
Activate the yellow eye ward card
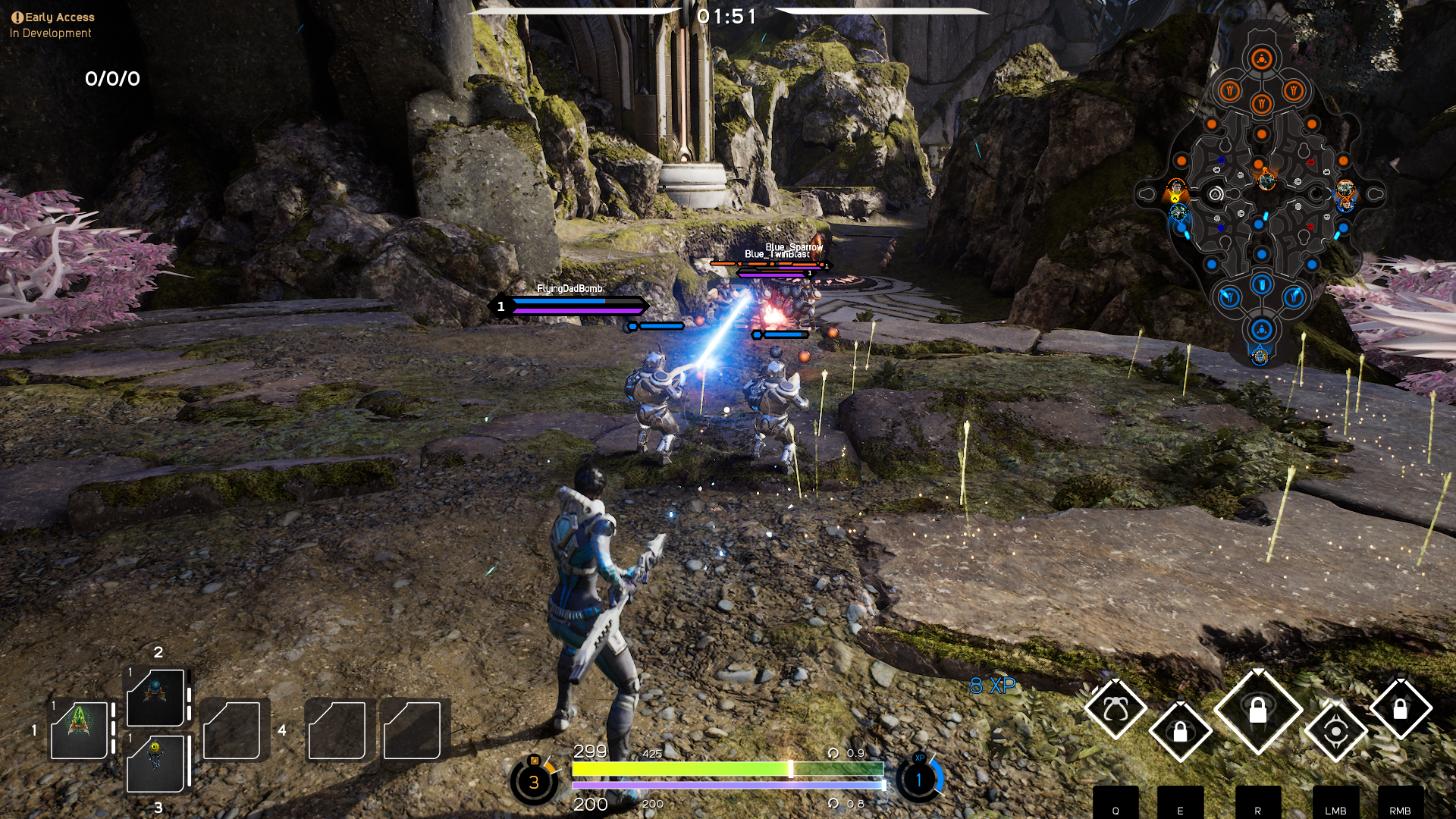click(x=155, y=763)
